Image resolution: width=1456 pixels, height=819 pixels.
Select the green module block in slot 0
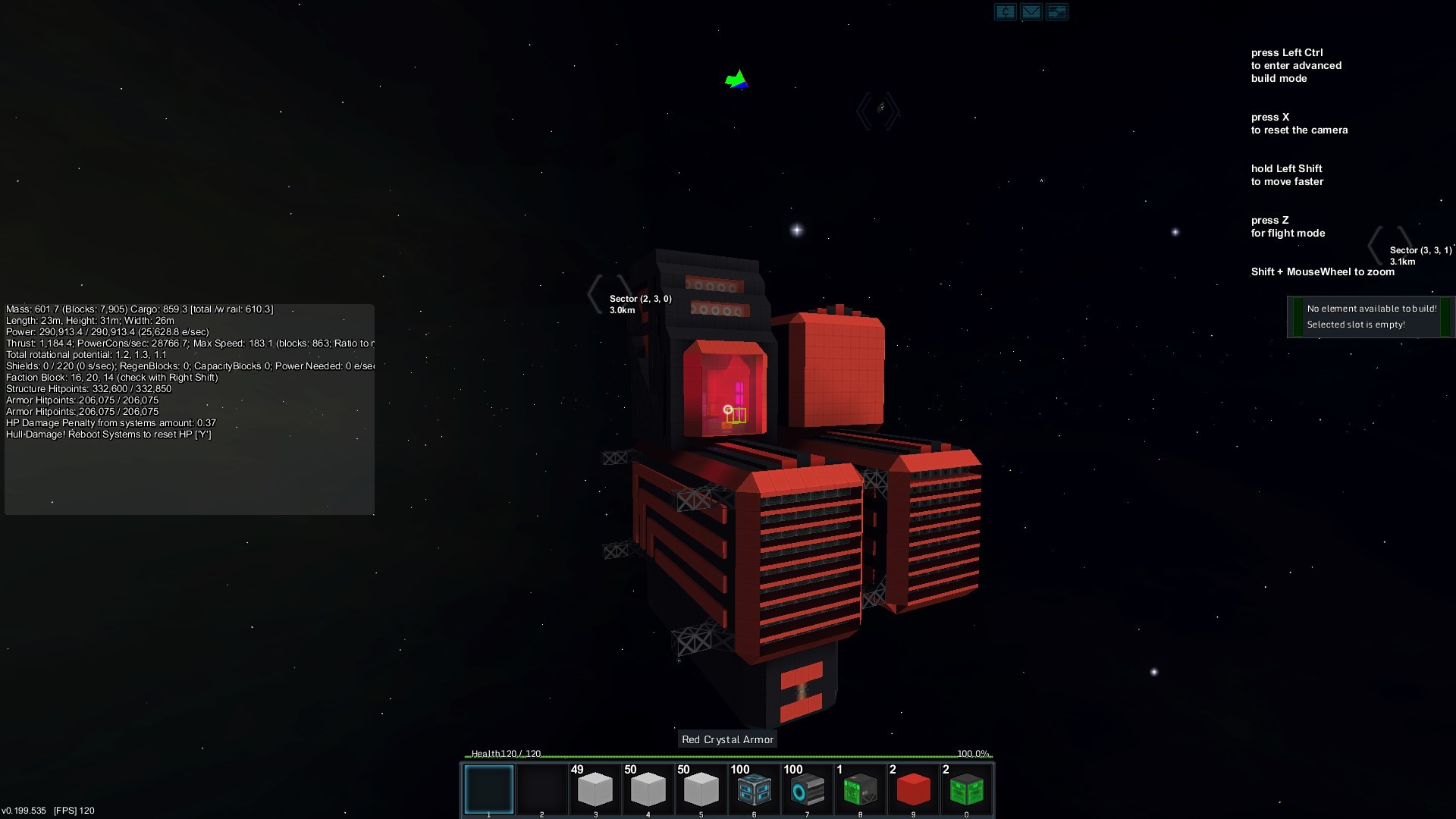pyautogui.click(x=967, y=789)
